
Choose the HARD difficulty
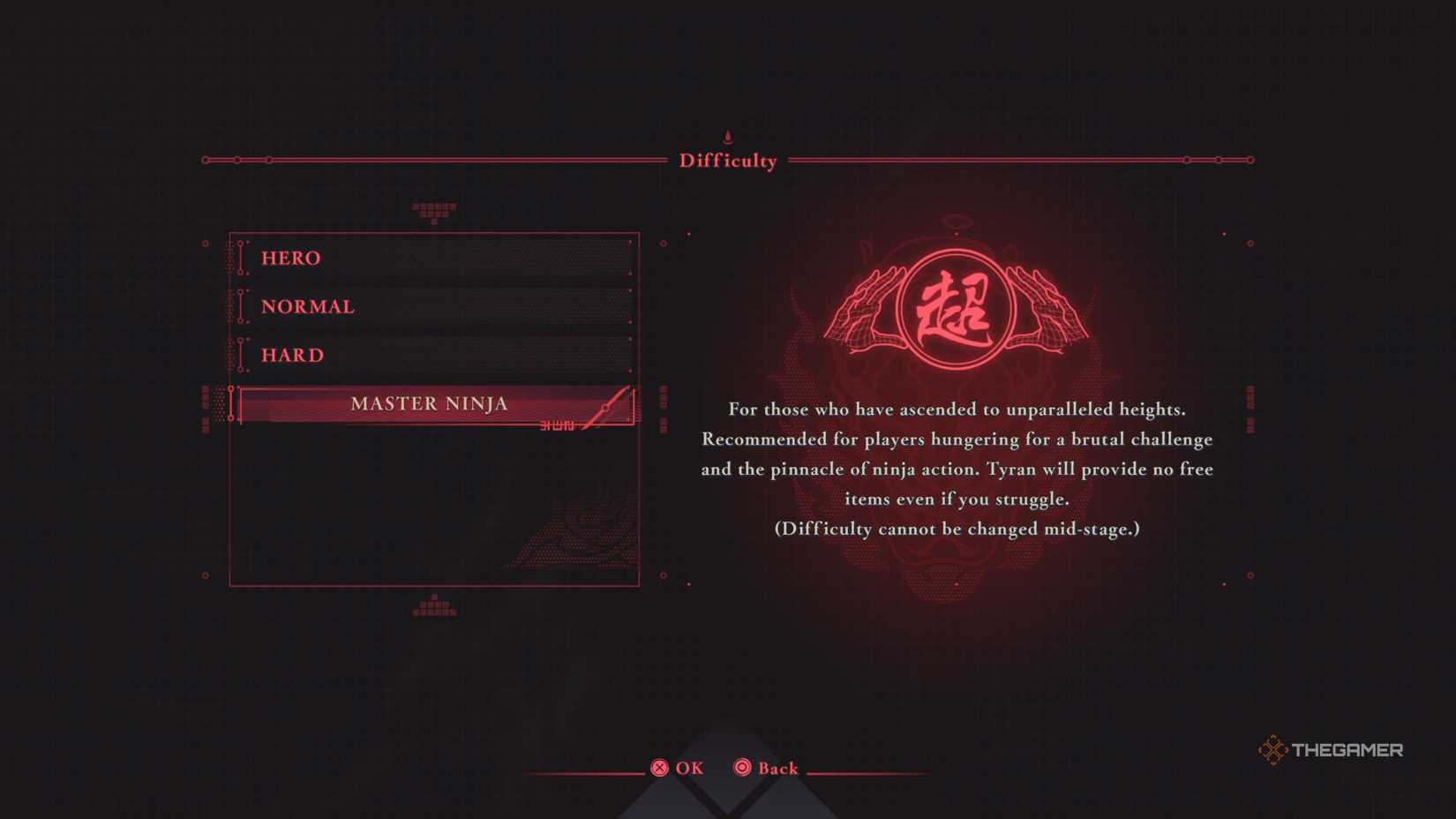292,355
